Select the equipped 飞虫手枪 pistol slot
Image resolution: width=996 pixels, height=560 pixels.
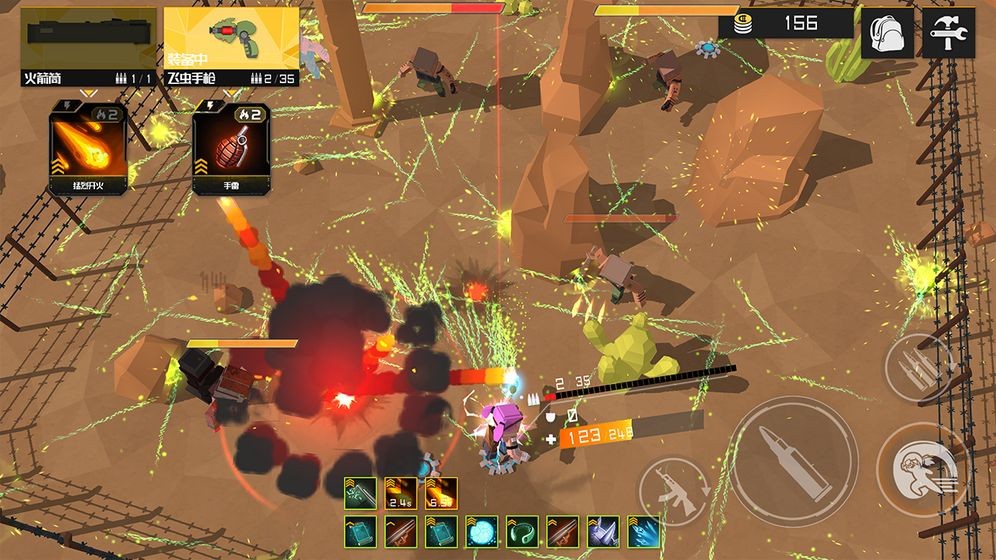point(231,46)
